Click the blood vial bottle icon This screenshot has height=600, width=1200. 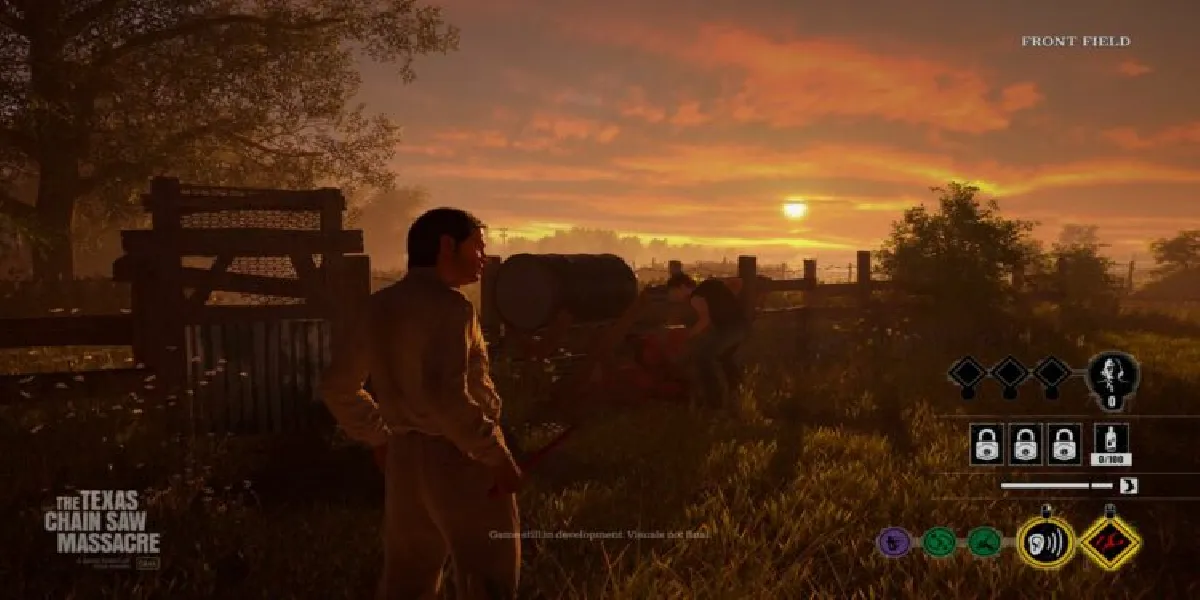(x=1110, y=441)
